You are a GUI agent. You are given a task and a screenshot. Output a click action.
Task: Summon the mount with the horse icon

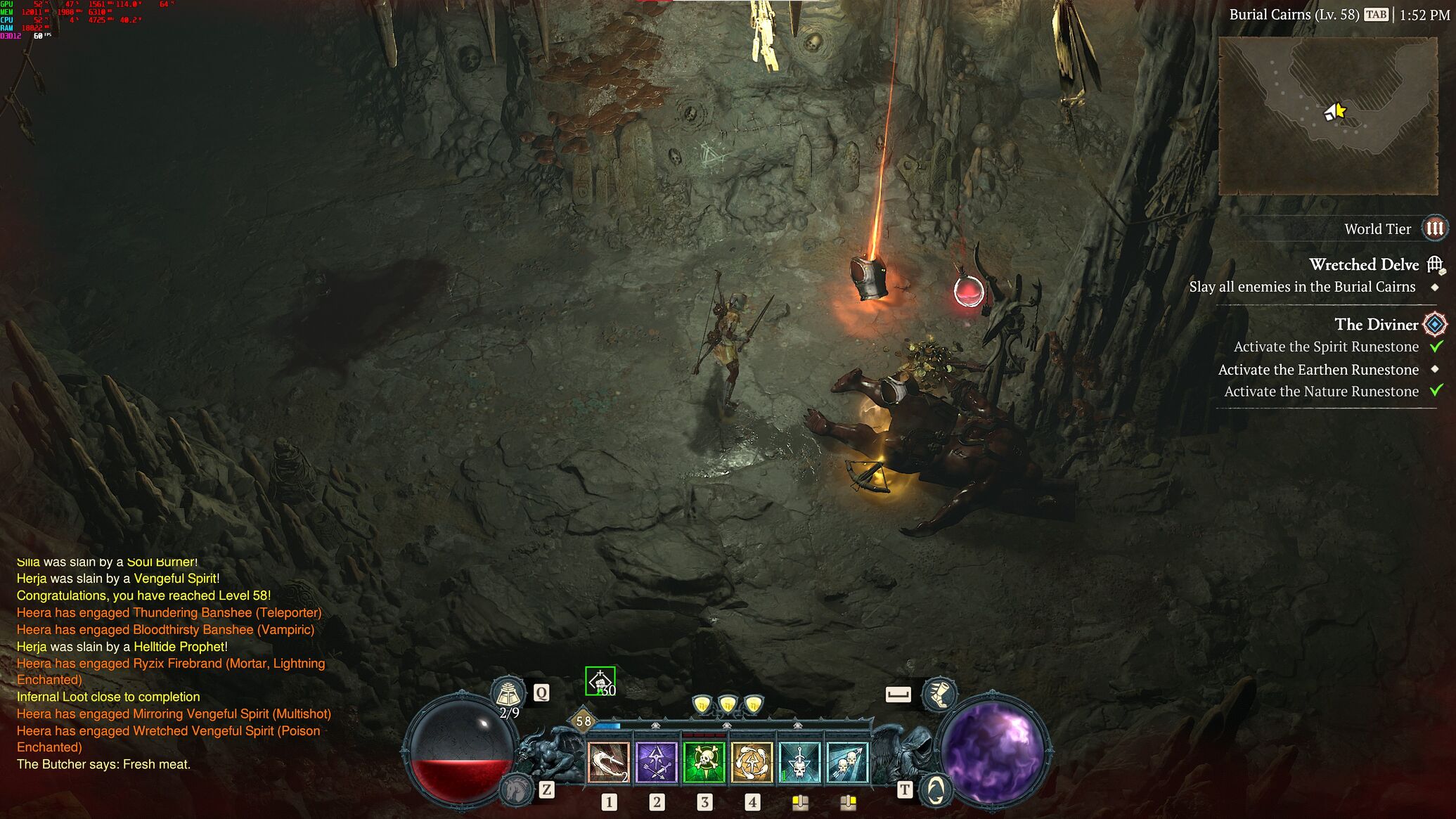(517, 789)
